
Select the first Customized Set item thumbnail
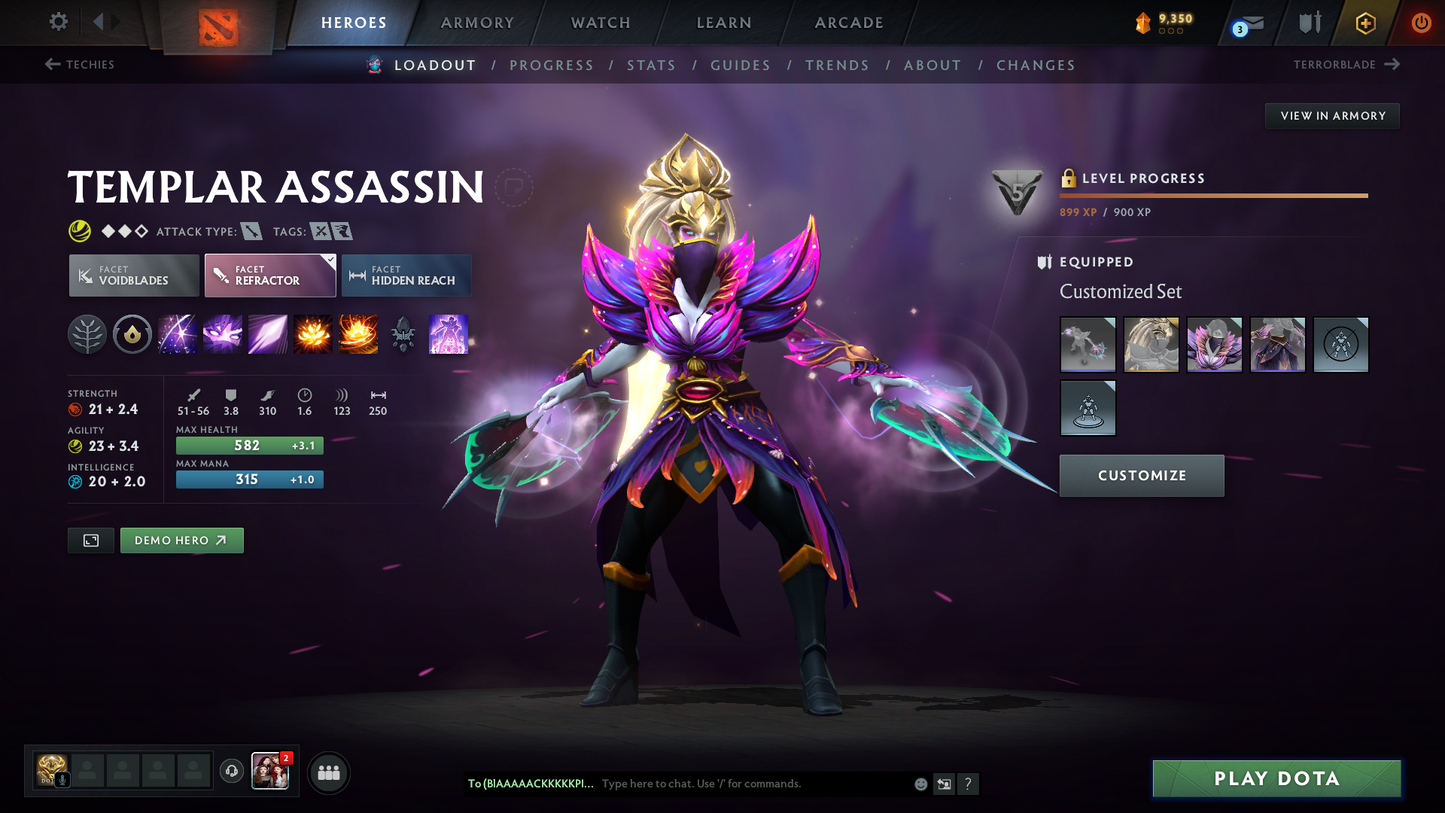coord(1087,344)
